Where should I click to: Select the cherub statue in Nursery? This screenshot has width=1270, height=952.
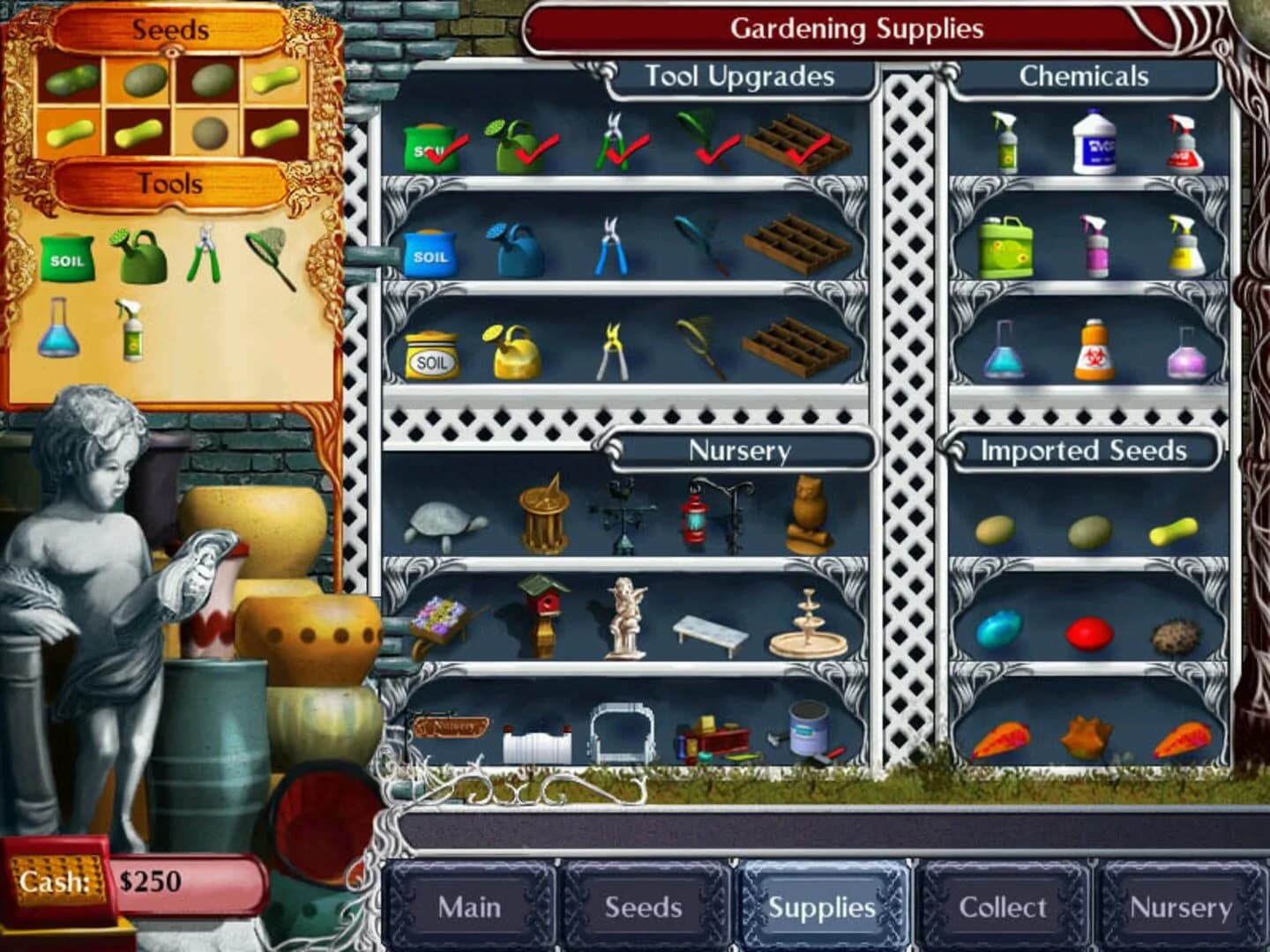coord(628,617)
